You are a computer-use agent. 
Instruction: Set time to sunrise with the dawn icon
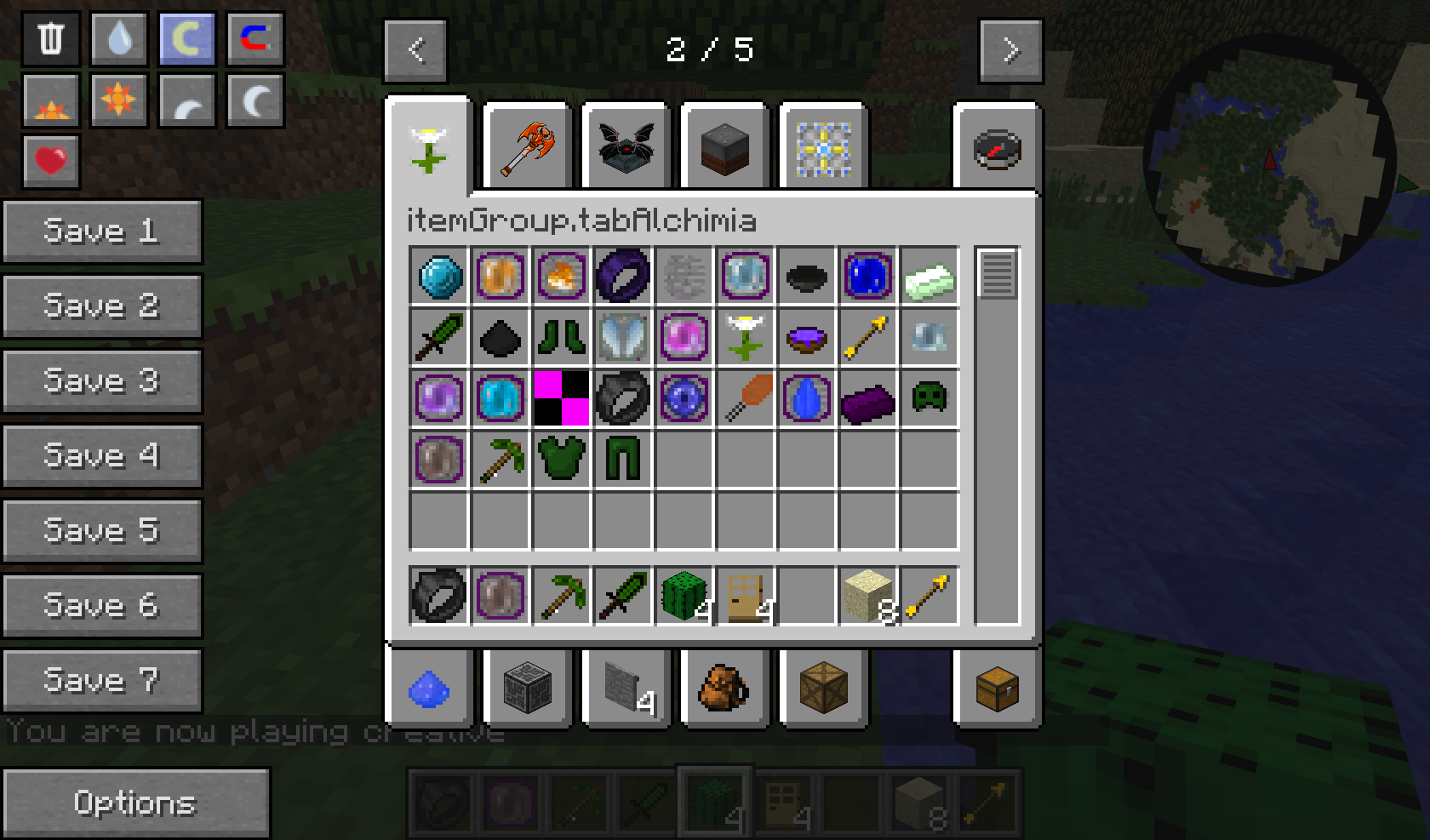click(x=49, y=100)
